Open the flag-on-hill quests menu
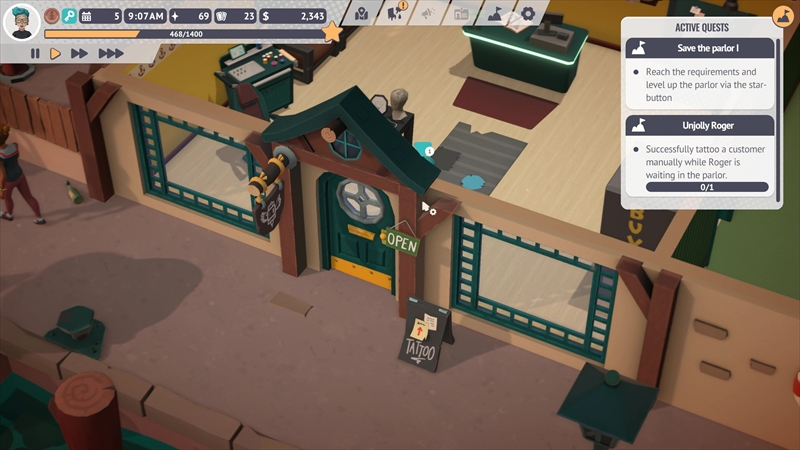Image resolution: width=800 pixels, height=450 pixels. (495, 14)
